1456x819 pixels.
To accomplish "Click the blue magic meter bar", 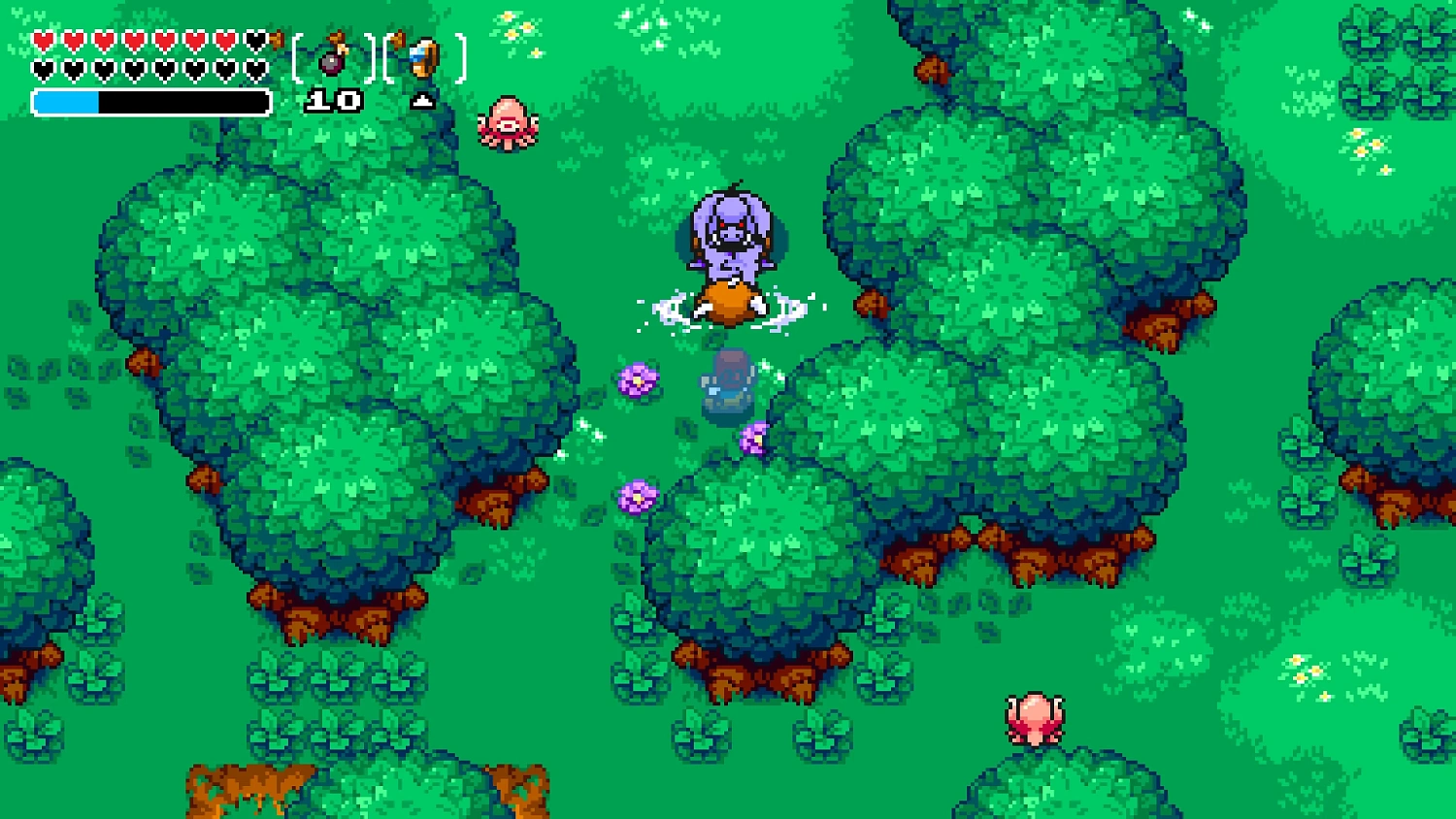I will (x=68, y=100).
